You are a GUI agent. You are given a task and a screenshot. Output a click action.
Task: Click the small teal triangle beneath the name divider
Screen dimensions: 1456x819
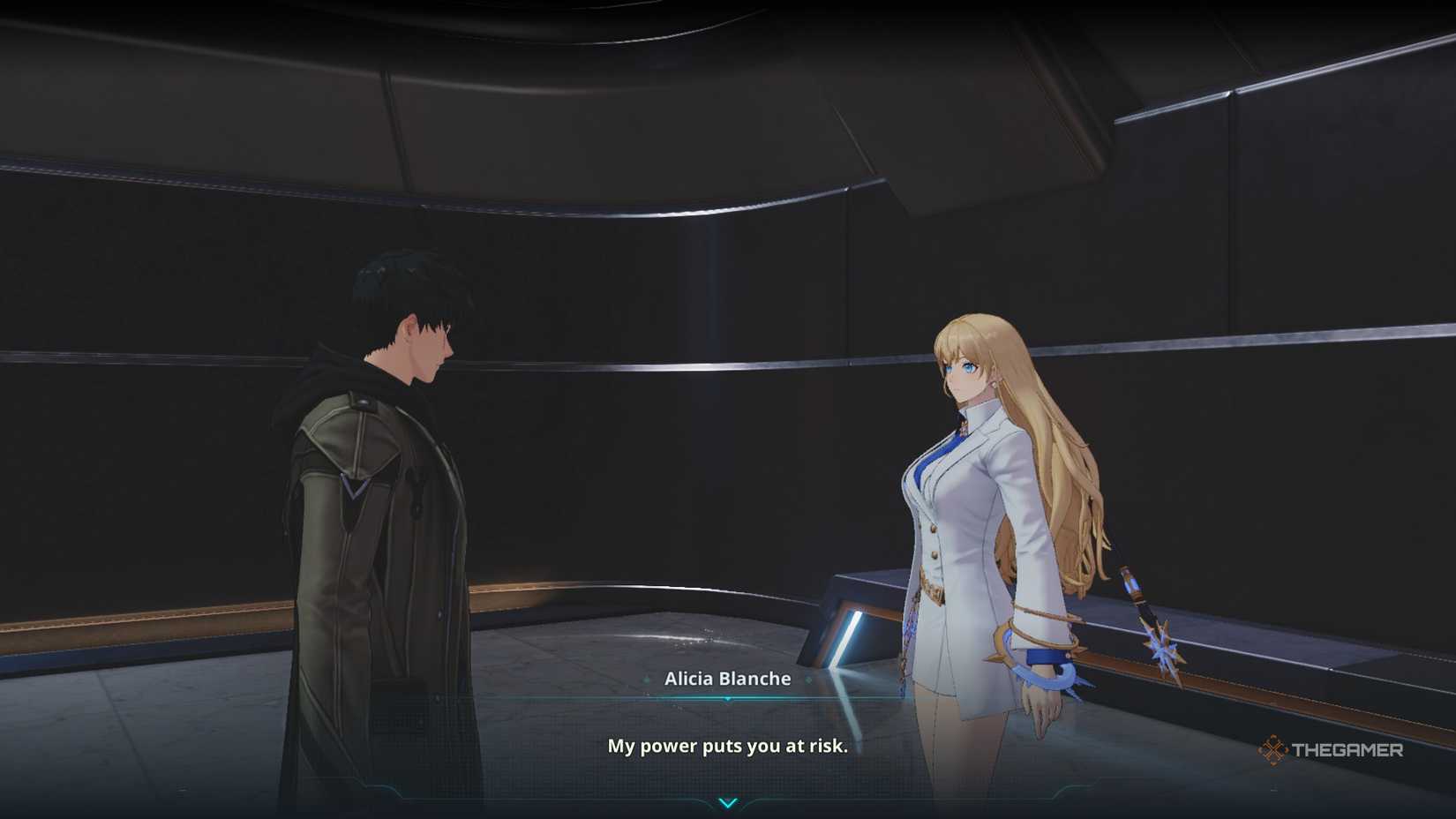(727, 698)
